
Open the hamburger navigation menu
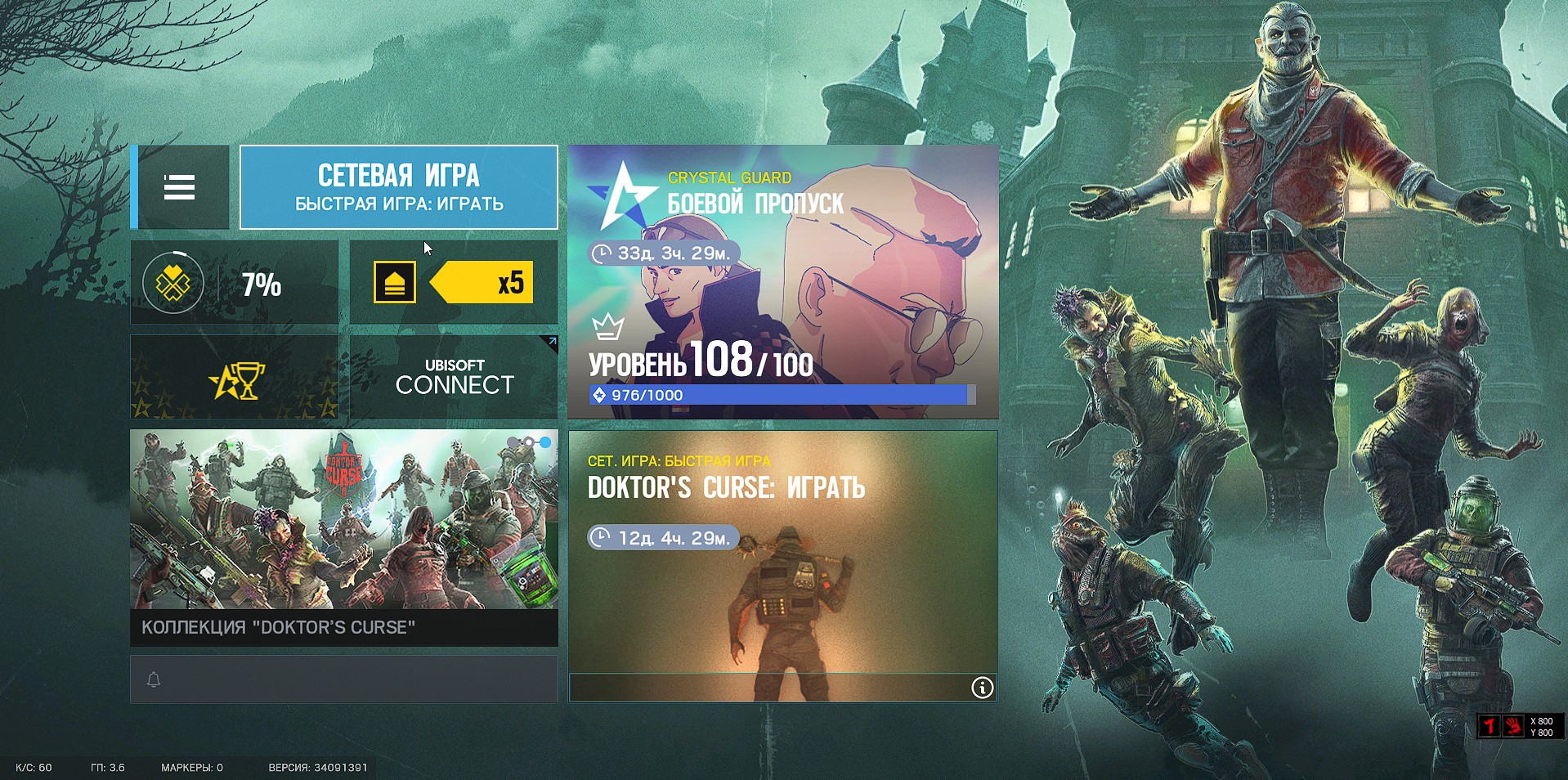pyautogui.click(x=181, y=187)
